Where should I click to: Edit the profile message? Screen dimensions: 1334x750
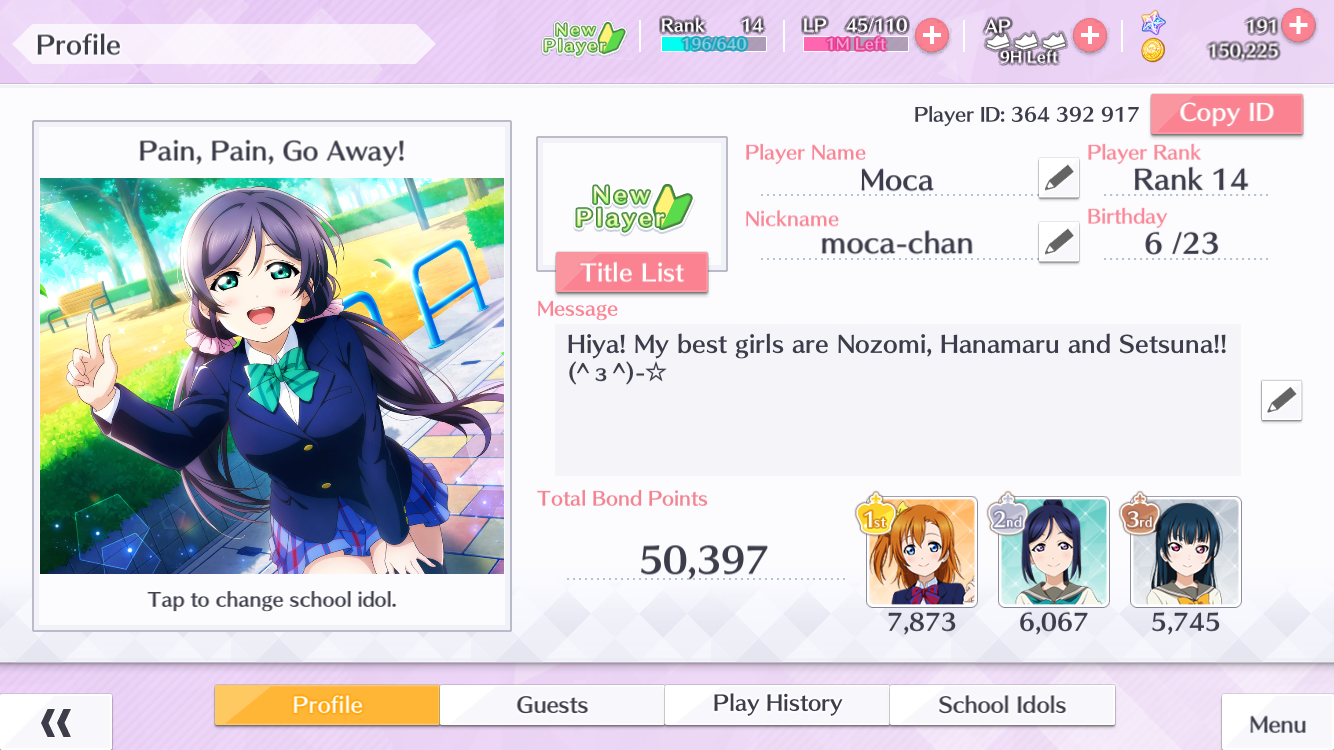tap(1281, 401)
